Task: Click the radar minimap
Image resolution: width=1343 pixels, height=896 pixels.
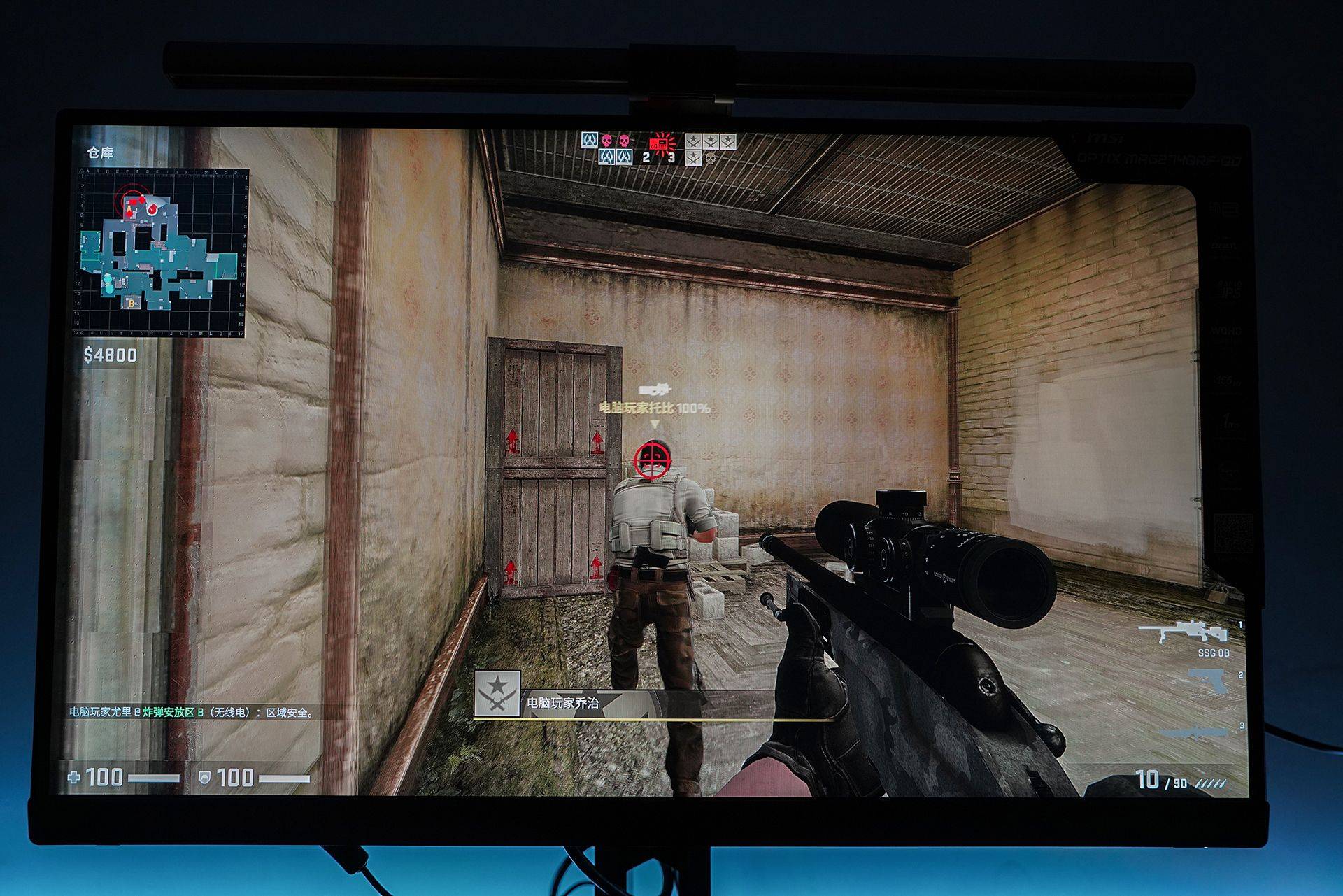Action: 164,253
